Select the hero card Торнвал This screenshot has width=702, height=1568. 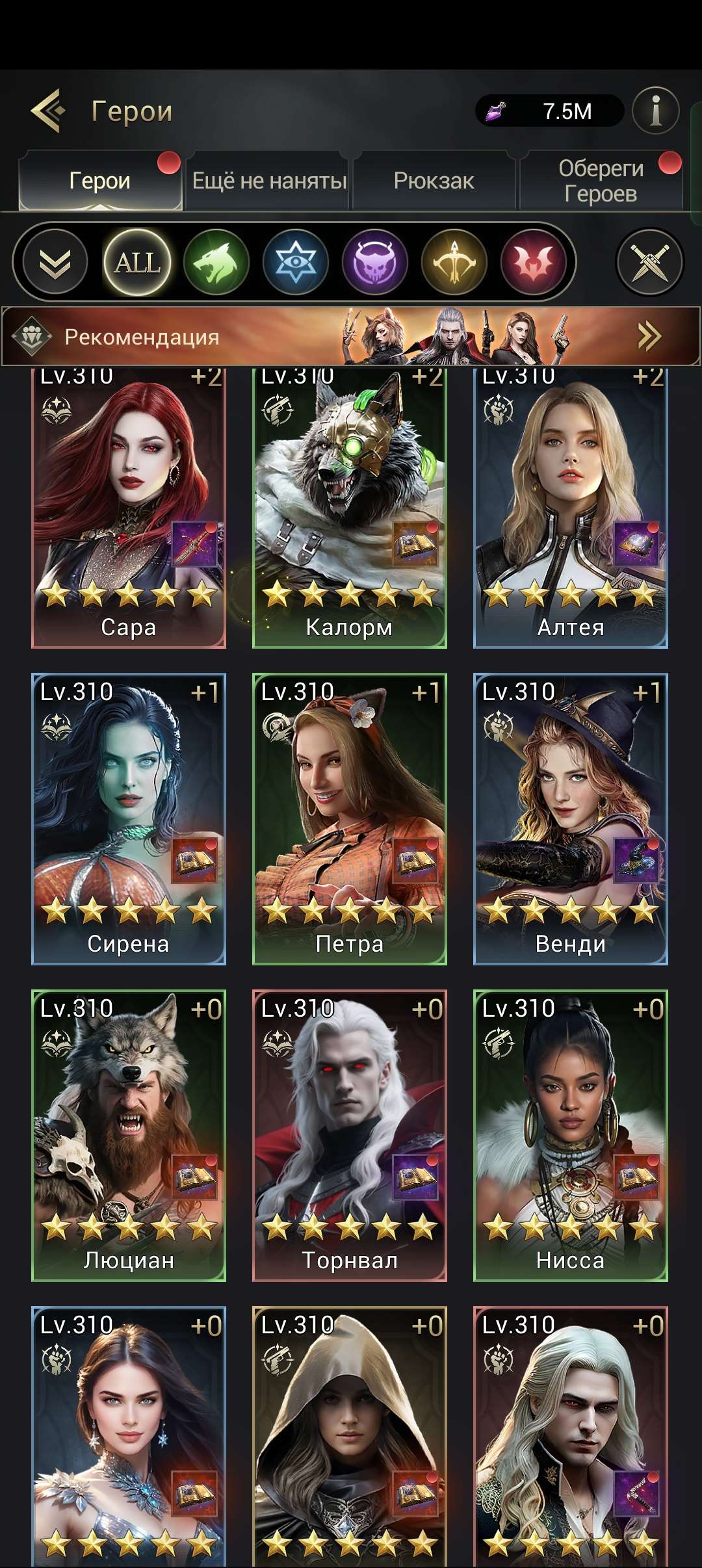coord(350,1136)
